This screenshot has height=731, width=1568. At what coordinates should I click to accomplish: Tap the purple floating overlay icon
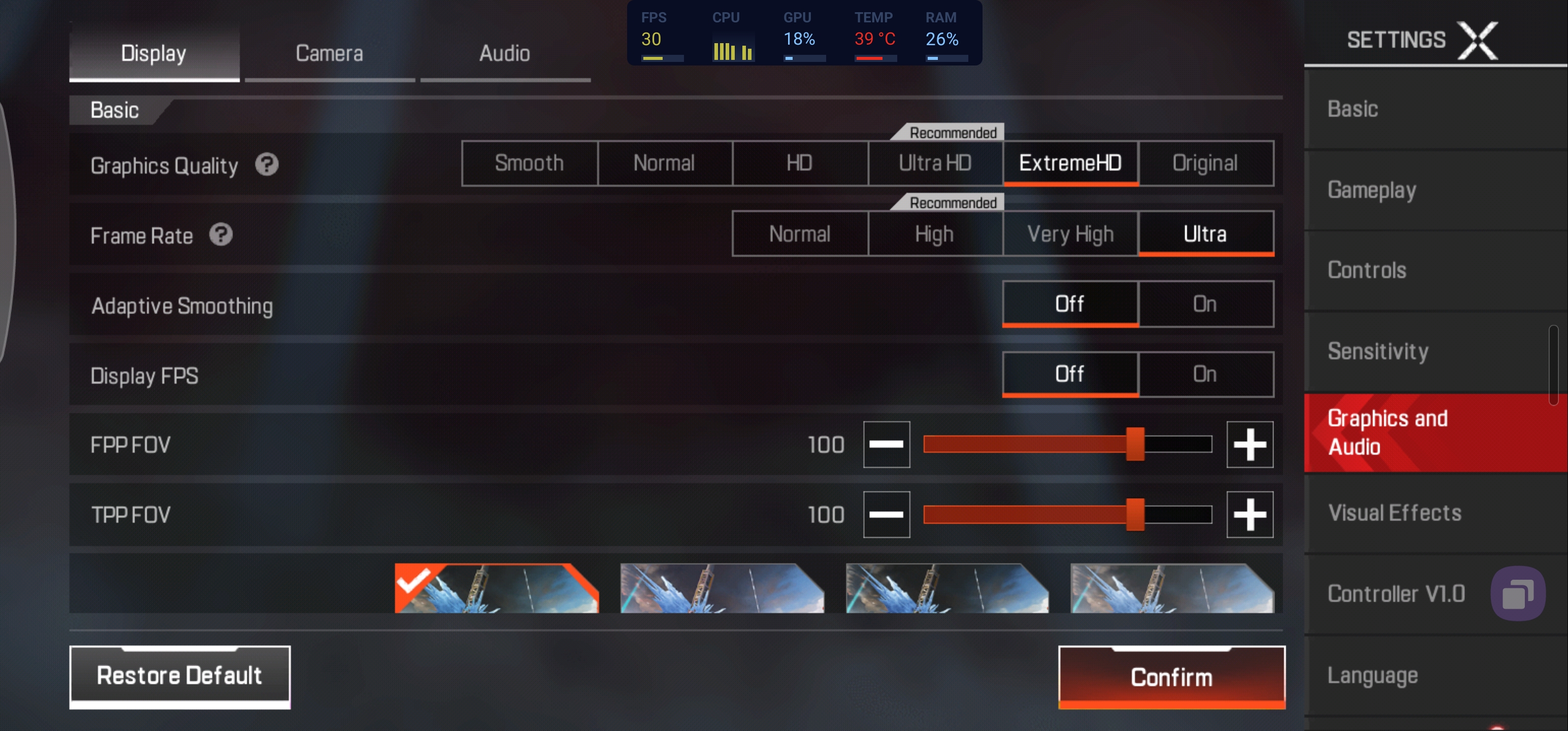point(1518,593)
